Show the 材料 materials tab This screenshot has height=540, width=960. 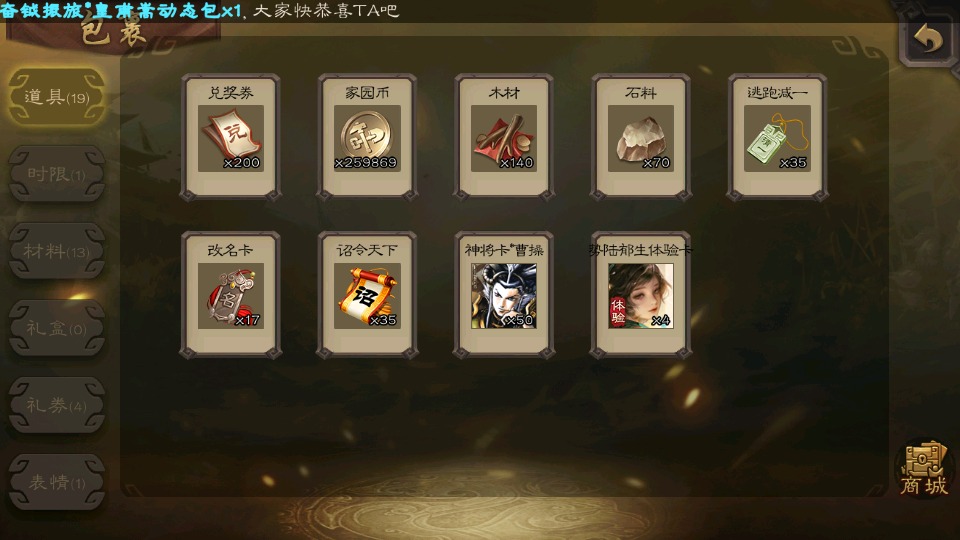pos(56,252)
